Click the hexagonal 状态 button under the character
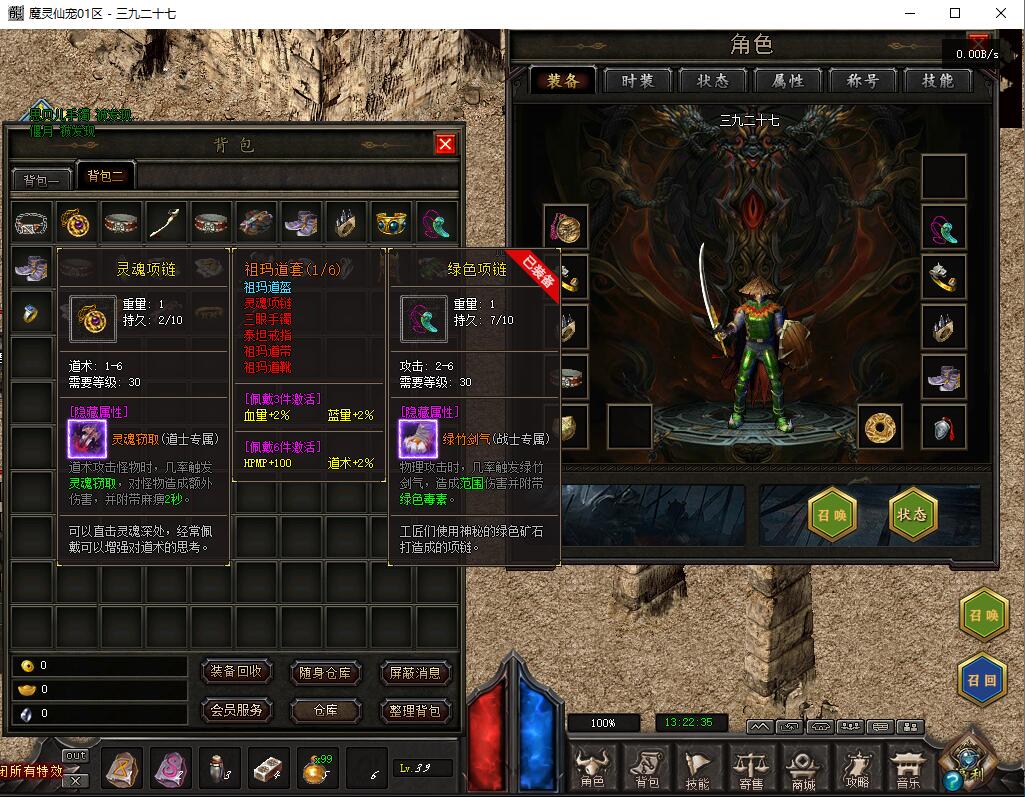 [912, 514]
